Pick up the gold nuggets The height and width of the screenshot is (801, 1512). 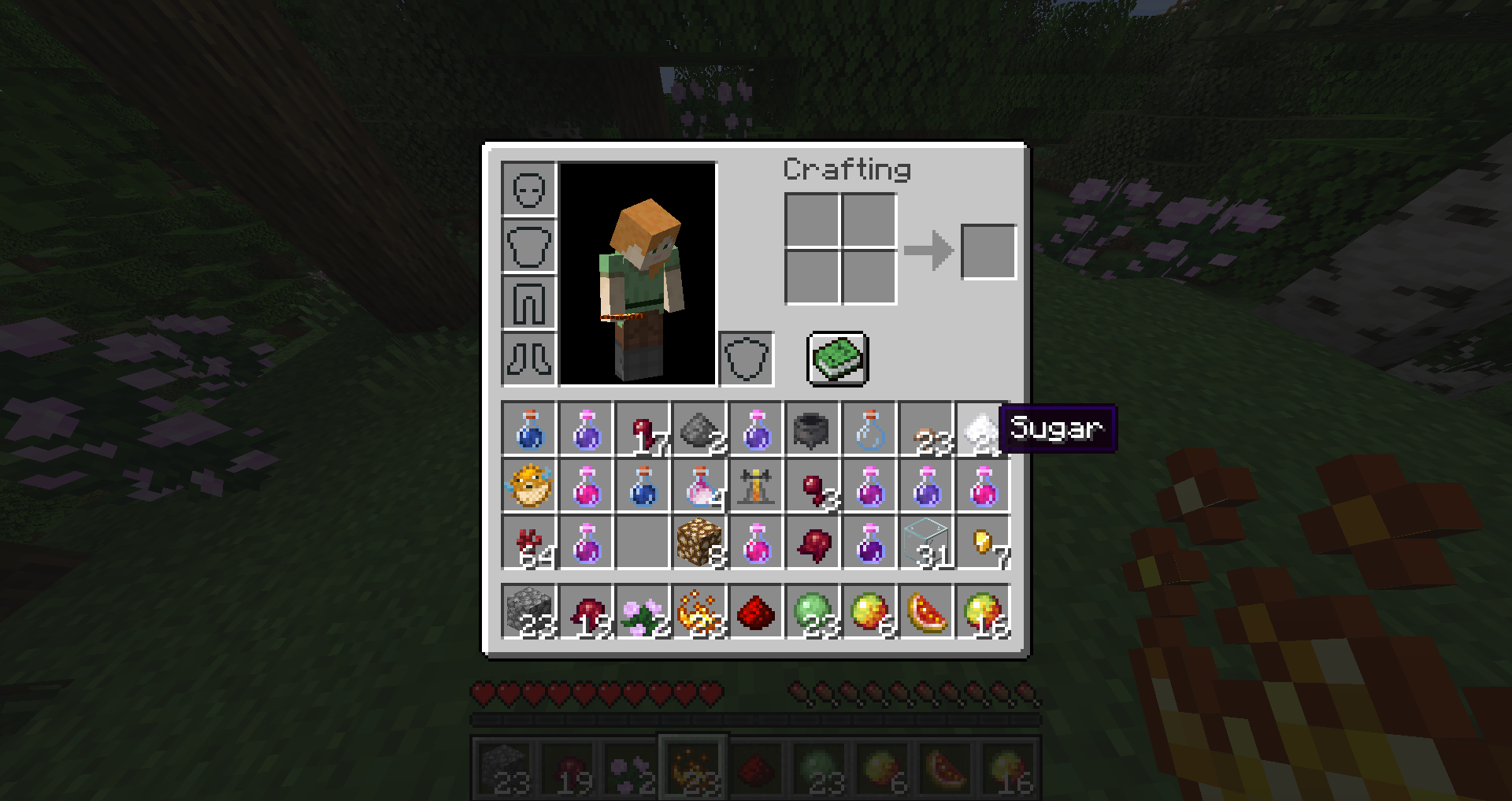[x=983, y=543]
